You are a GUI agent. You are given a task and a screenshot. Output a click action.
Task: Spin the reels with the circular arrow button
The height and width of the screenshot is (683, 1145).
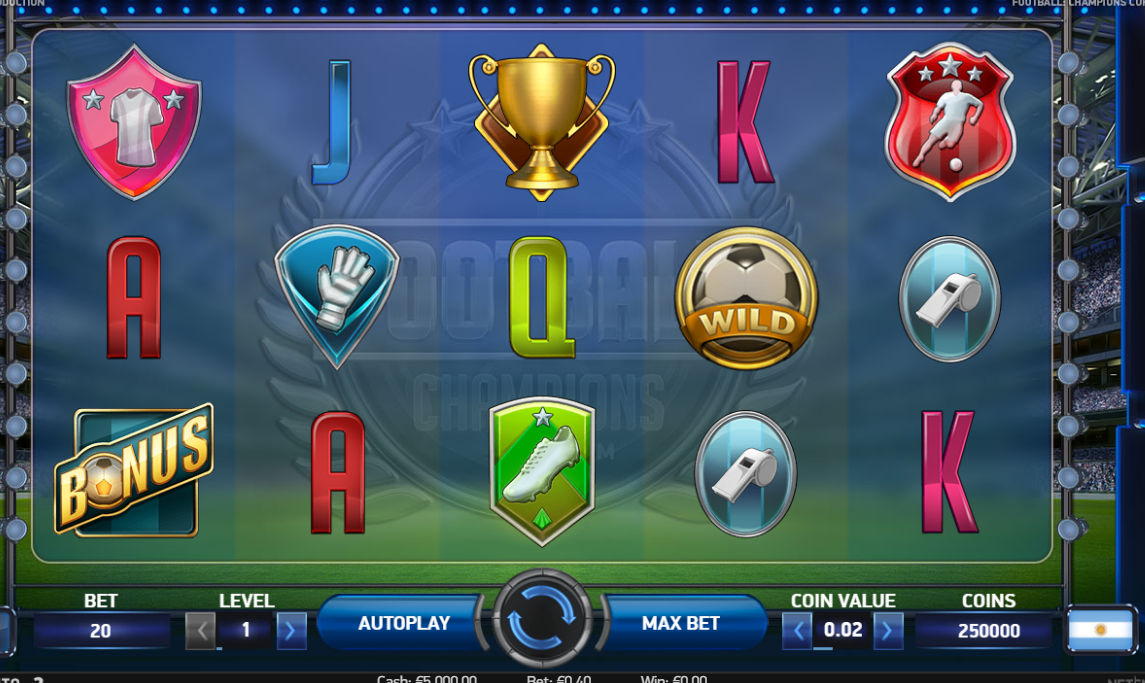(541, 621)
